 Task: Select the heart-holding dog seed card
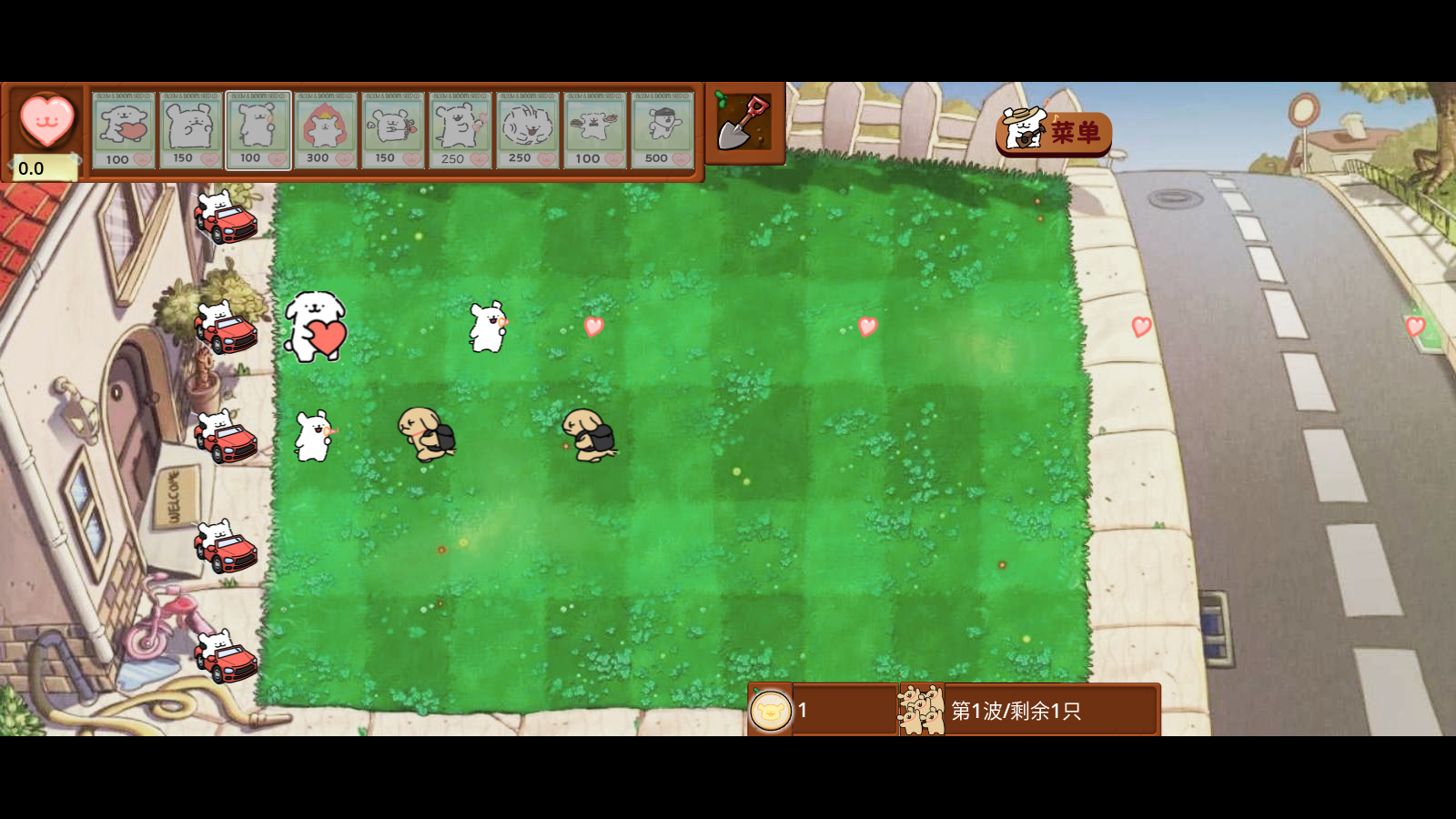pyautogui.click(x=124, y=130)
